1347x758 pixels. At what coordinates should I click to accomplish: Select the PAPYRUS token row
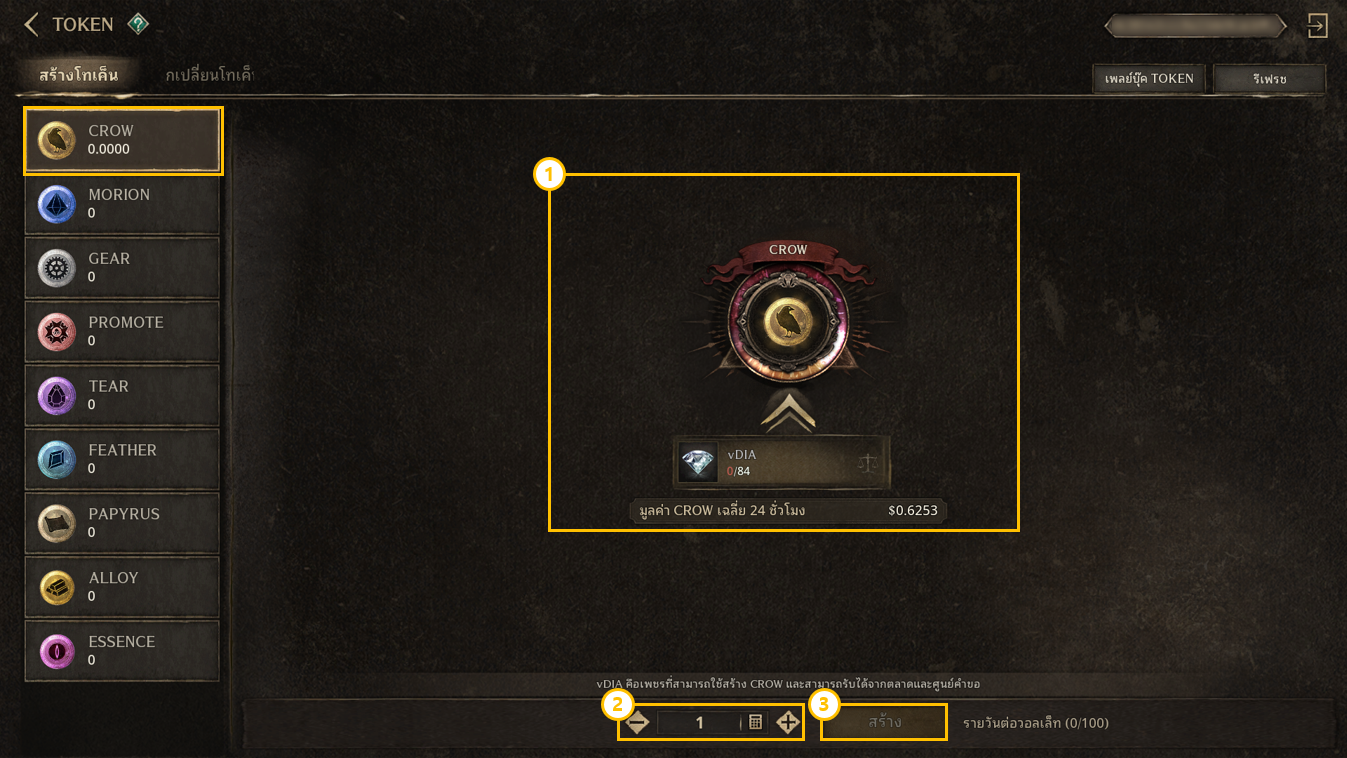pos(122,524)
